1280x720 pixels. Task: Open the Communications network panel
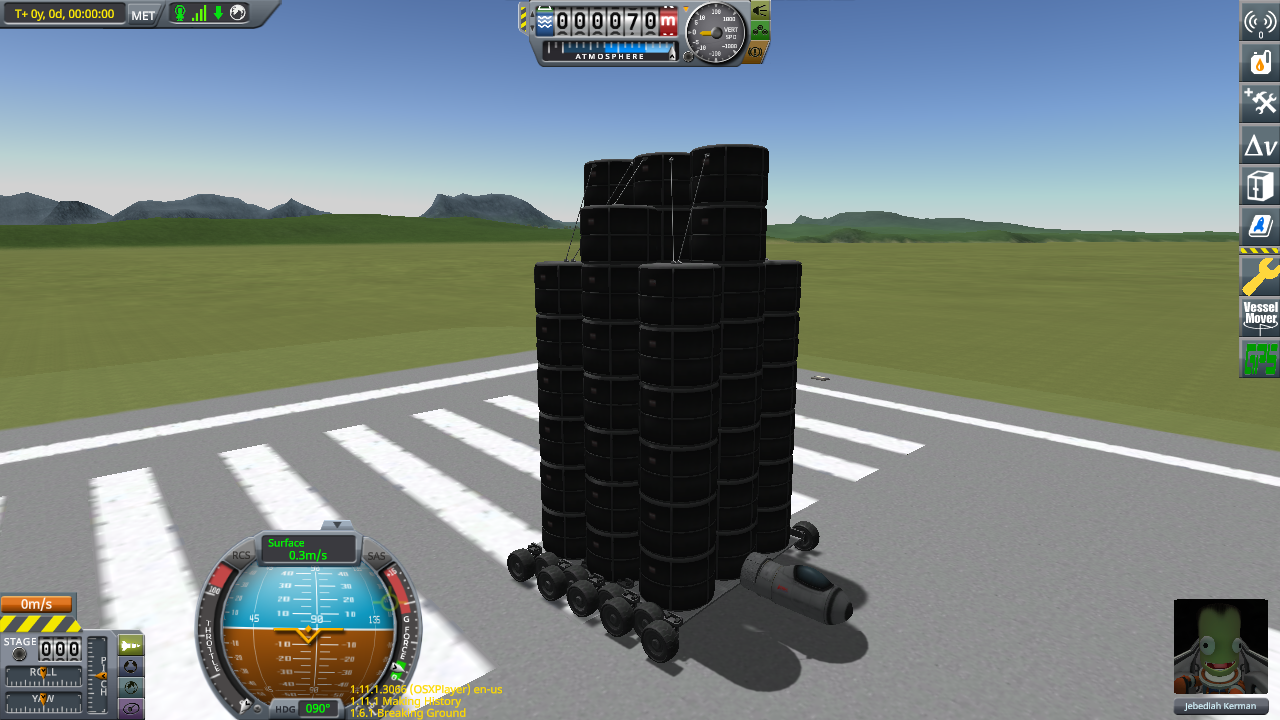[1261, 21]
